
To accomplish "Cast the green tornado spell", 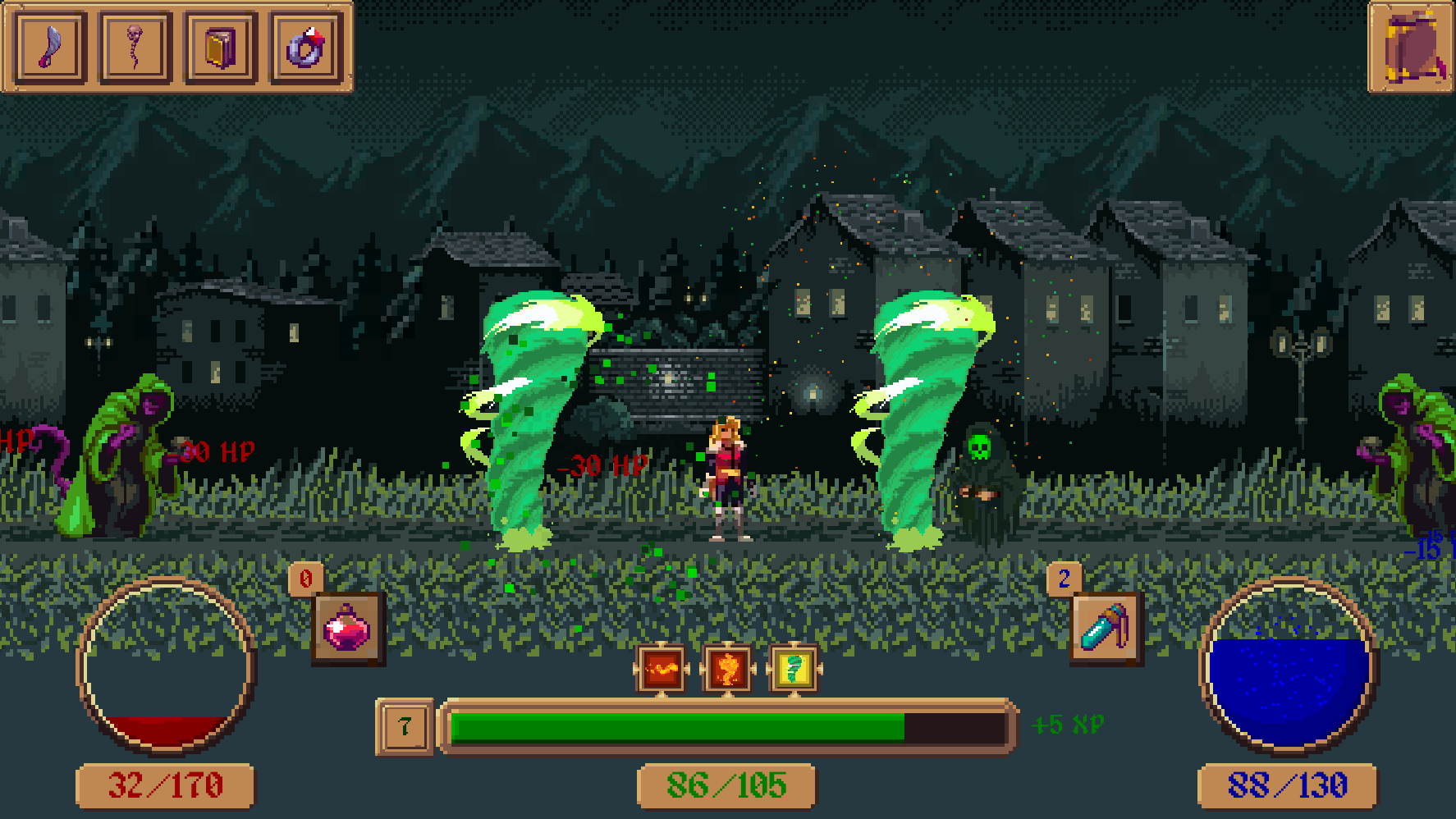I will [x=794, y=670].
